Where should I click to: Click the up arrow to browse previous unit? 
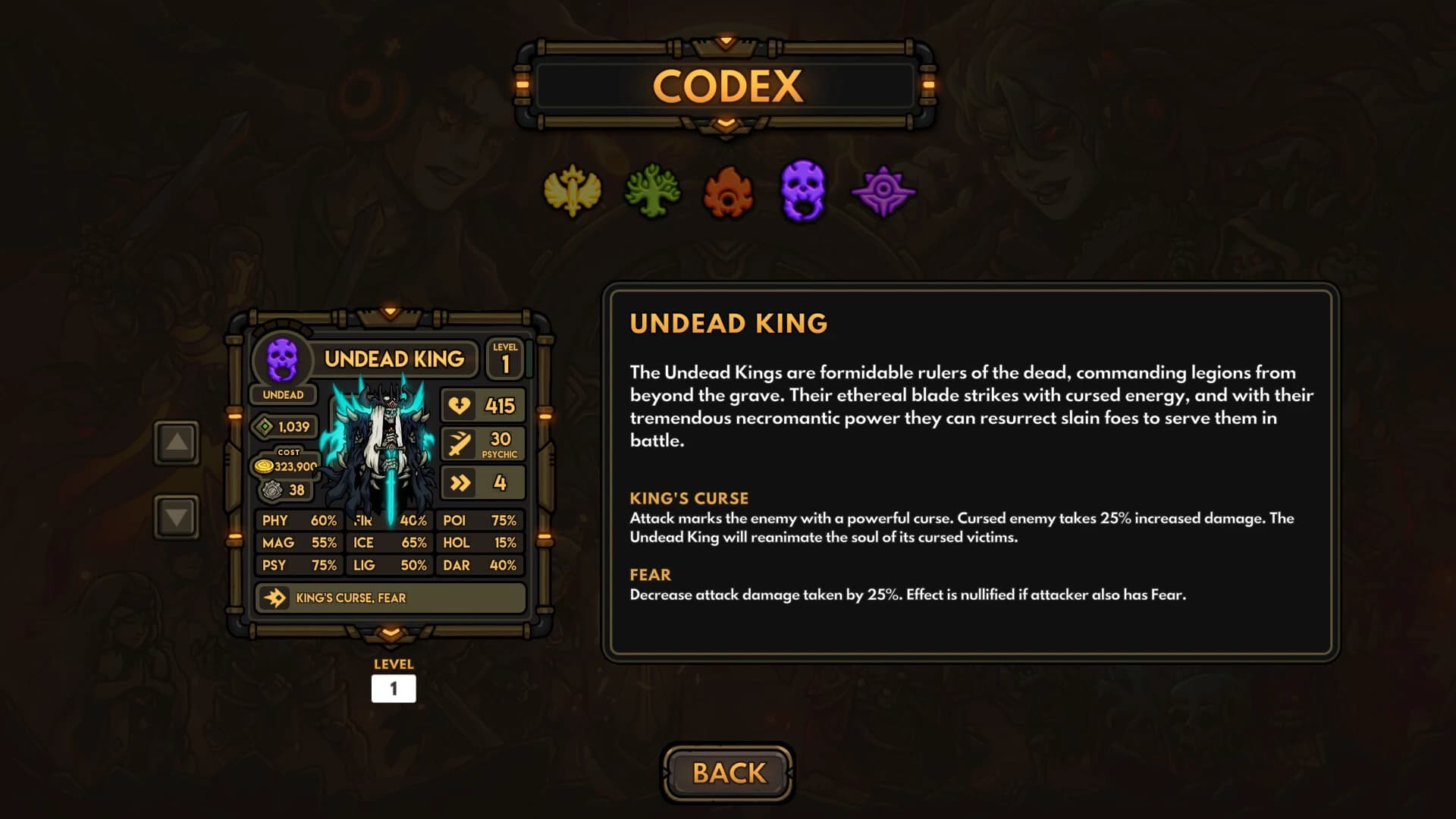175,442
